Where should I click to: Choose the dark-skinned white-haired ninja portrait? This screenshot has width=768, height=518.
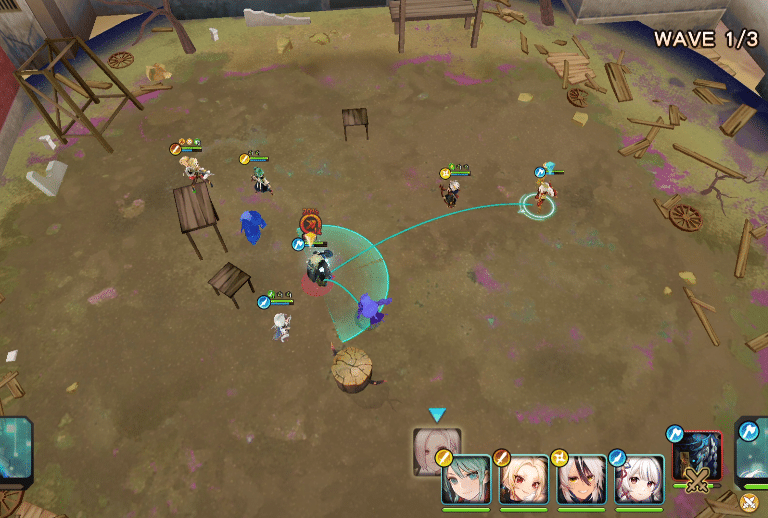click(582, 480)
